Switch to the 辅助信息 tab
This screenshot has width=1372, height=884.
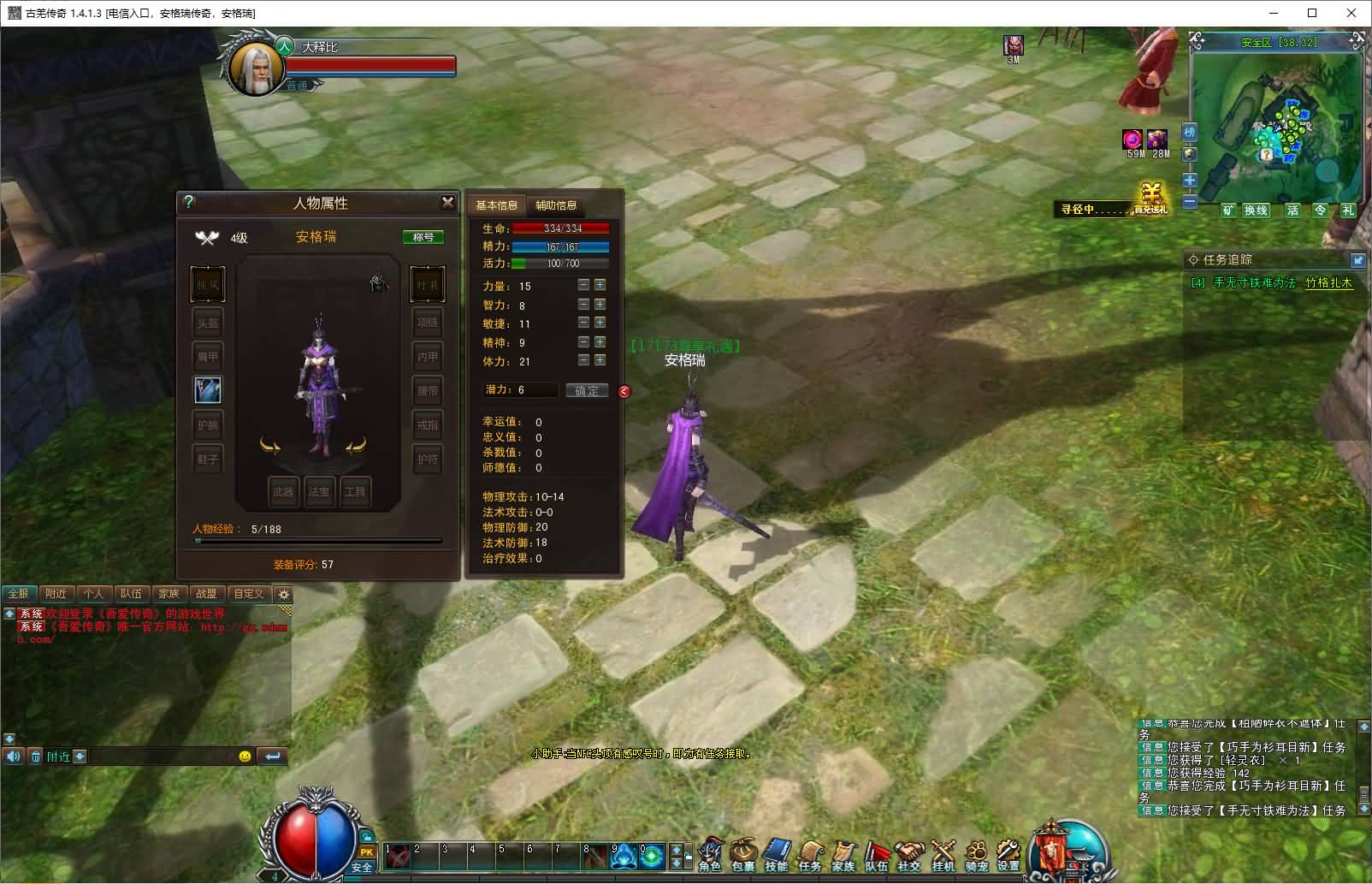click(556, 205)
